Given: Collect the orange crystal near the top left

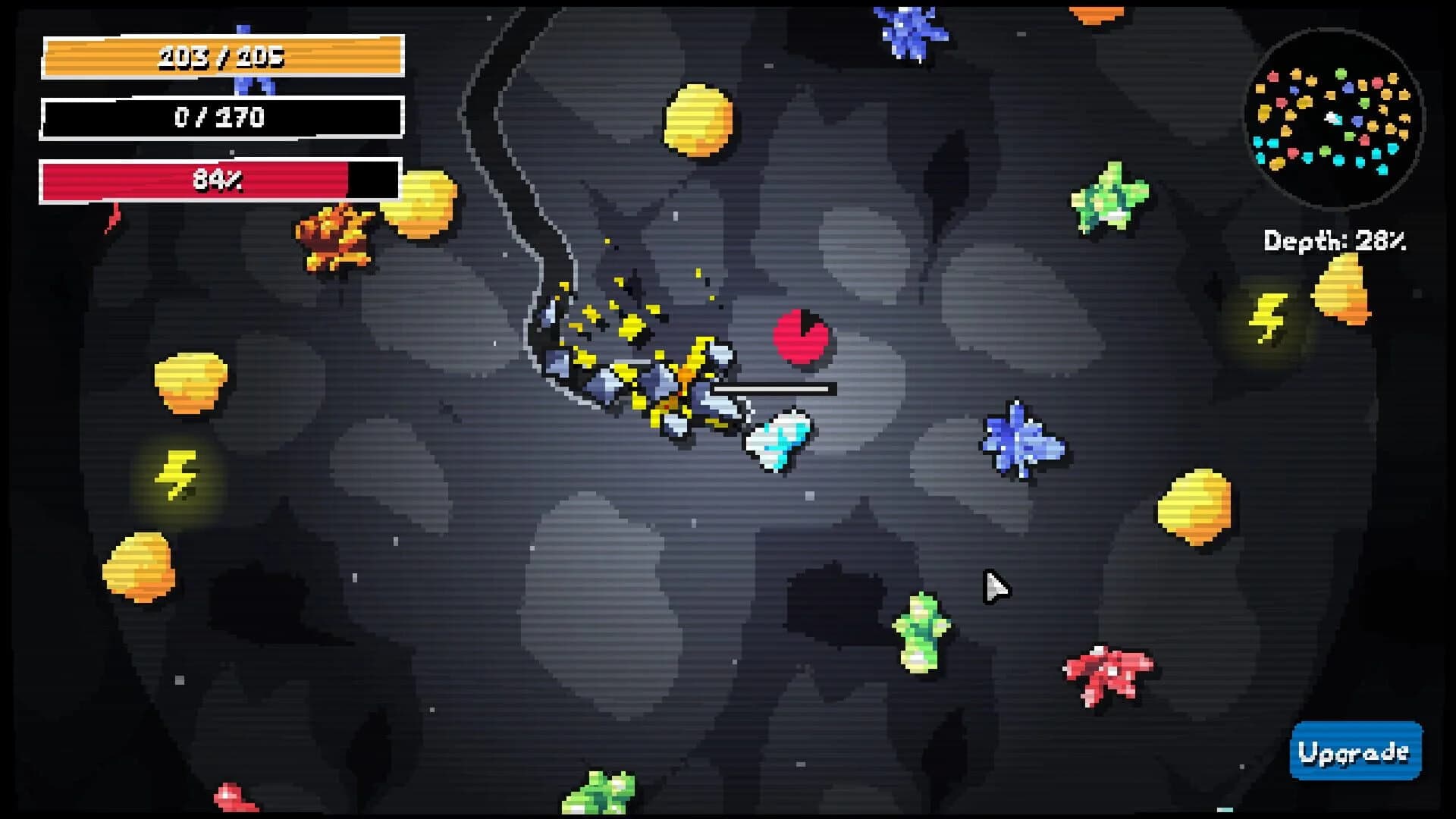Looking at the screenshot, I should 336,240.
